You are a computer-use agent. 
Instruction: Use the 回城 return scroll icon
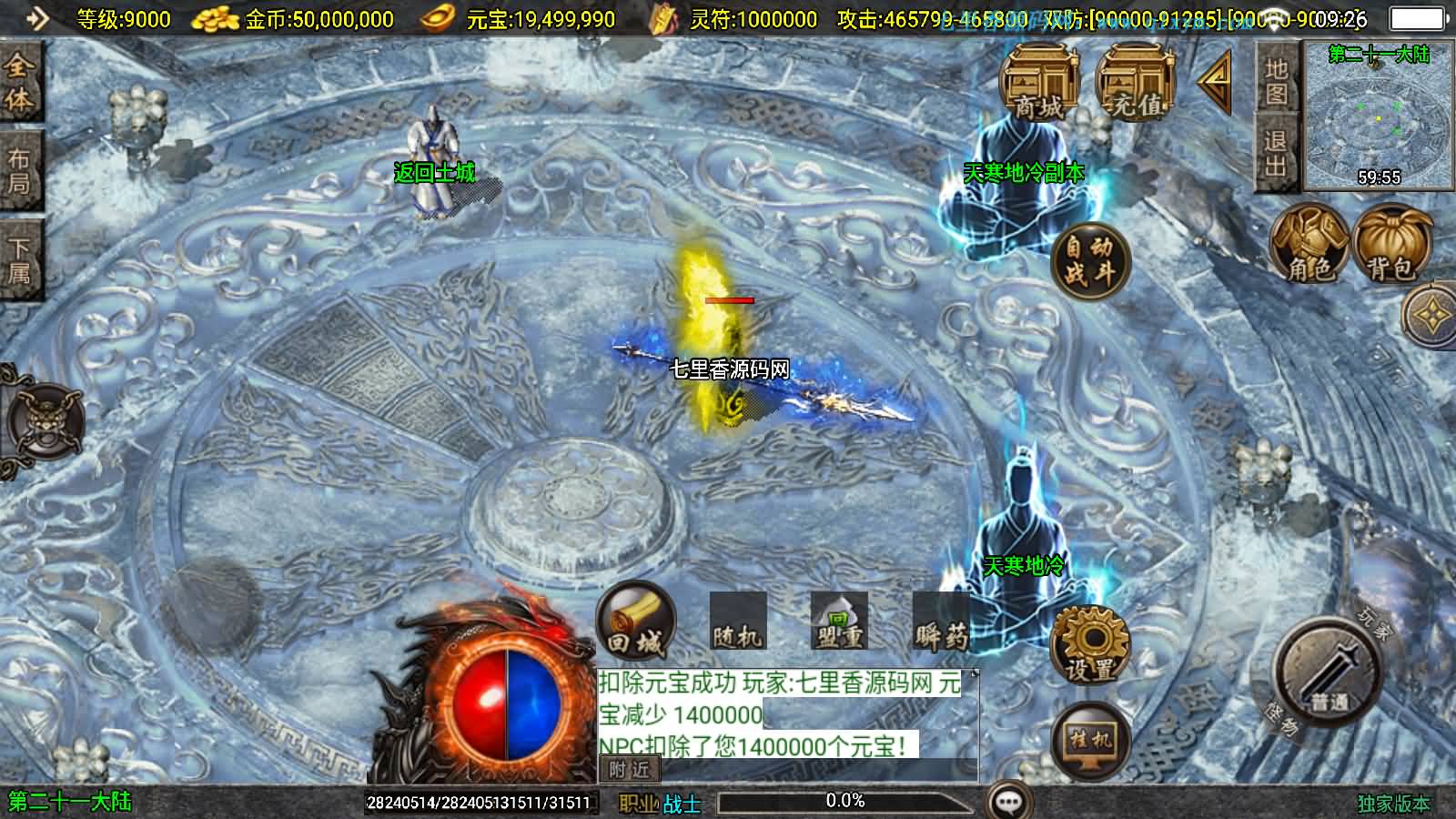635,623
